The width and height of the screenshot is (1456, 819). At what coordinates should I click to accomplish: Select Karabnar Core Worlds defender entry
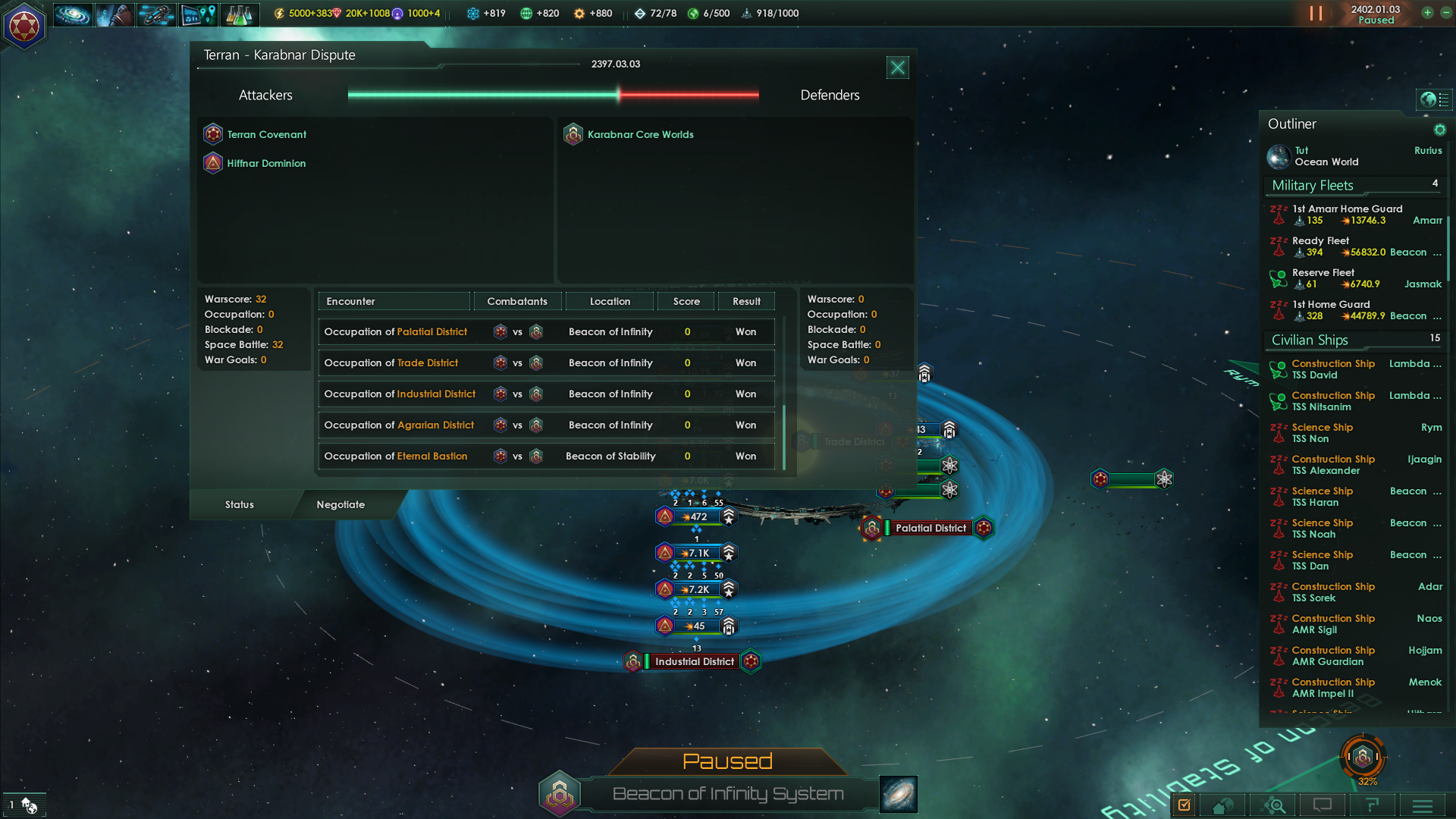(640, 134)
